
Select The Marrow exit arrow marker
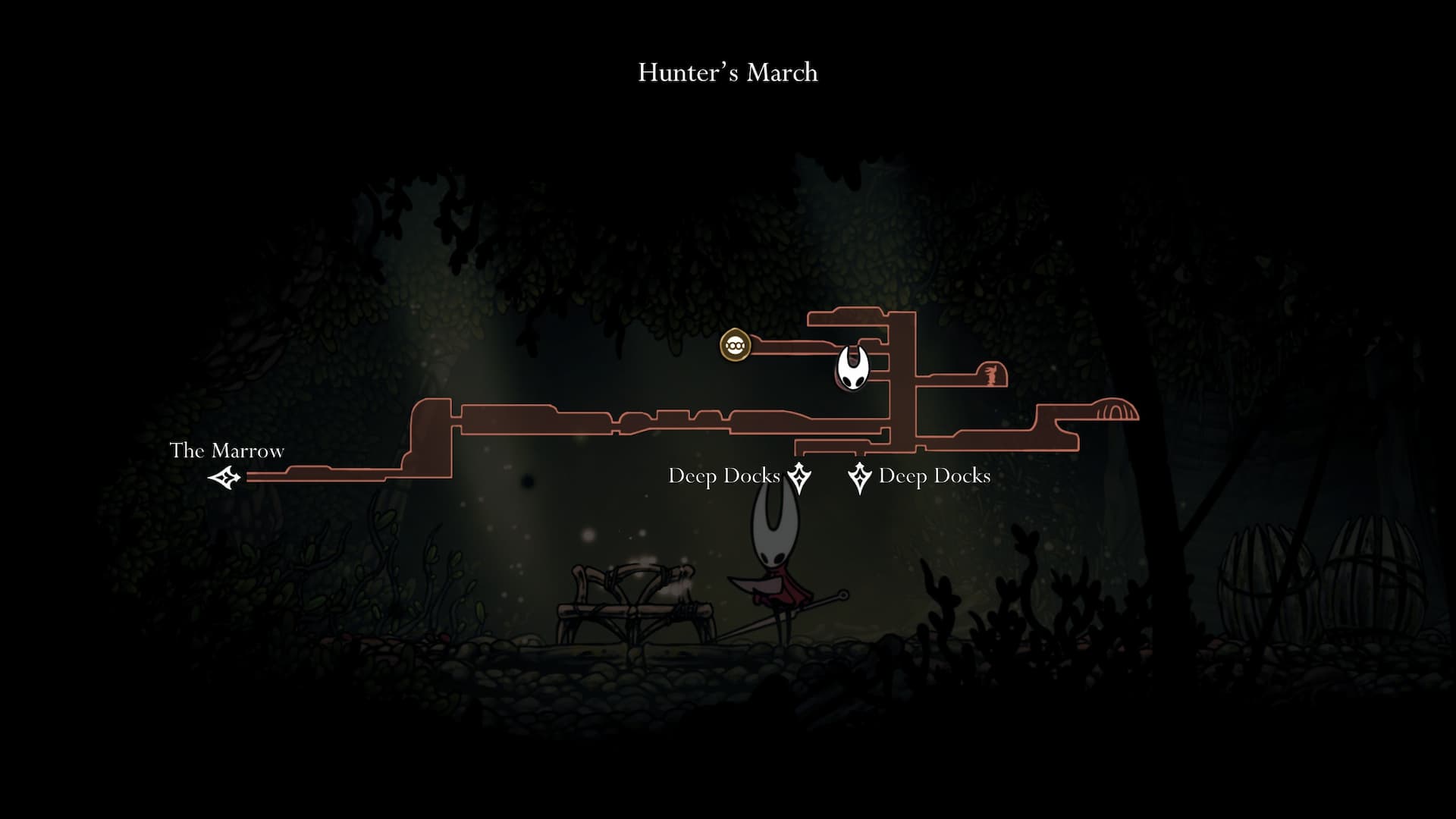[x=225, y=478]
